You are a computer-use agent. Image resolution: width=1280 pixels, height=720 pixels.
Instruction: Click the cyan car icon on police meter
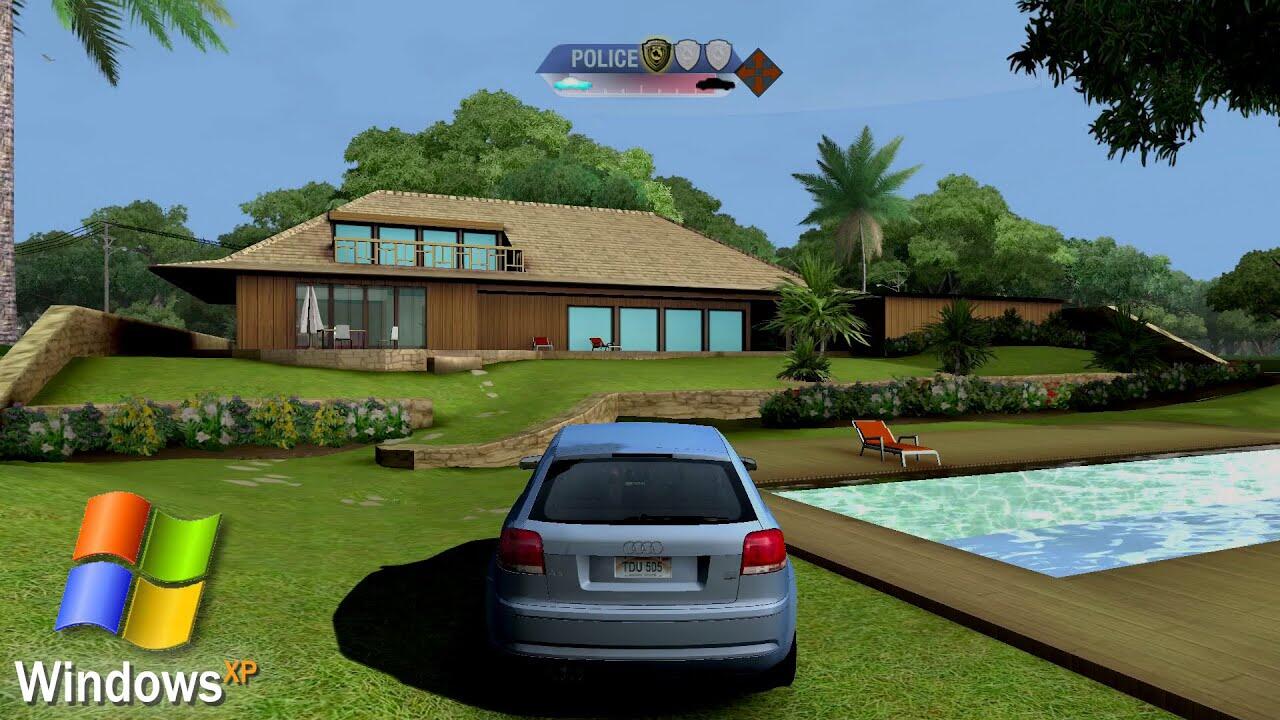(x=572, y=85)
